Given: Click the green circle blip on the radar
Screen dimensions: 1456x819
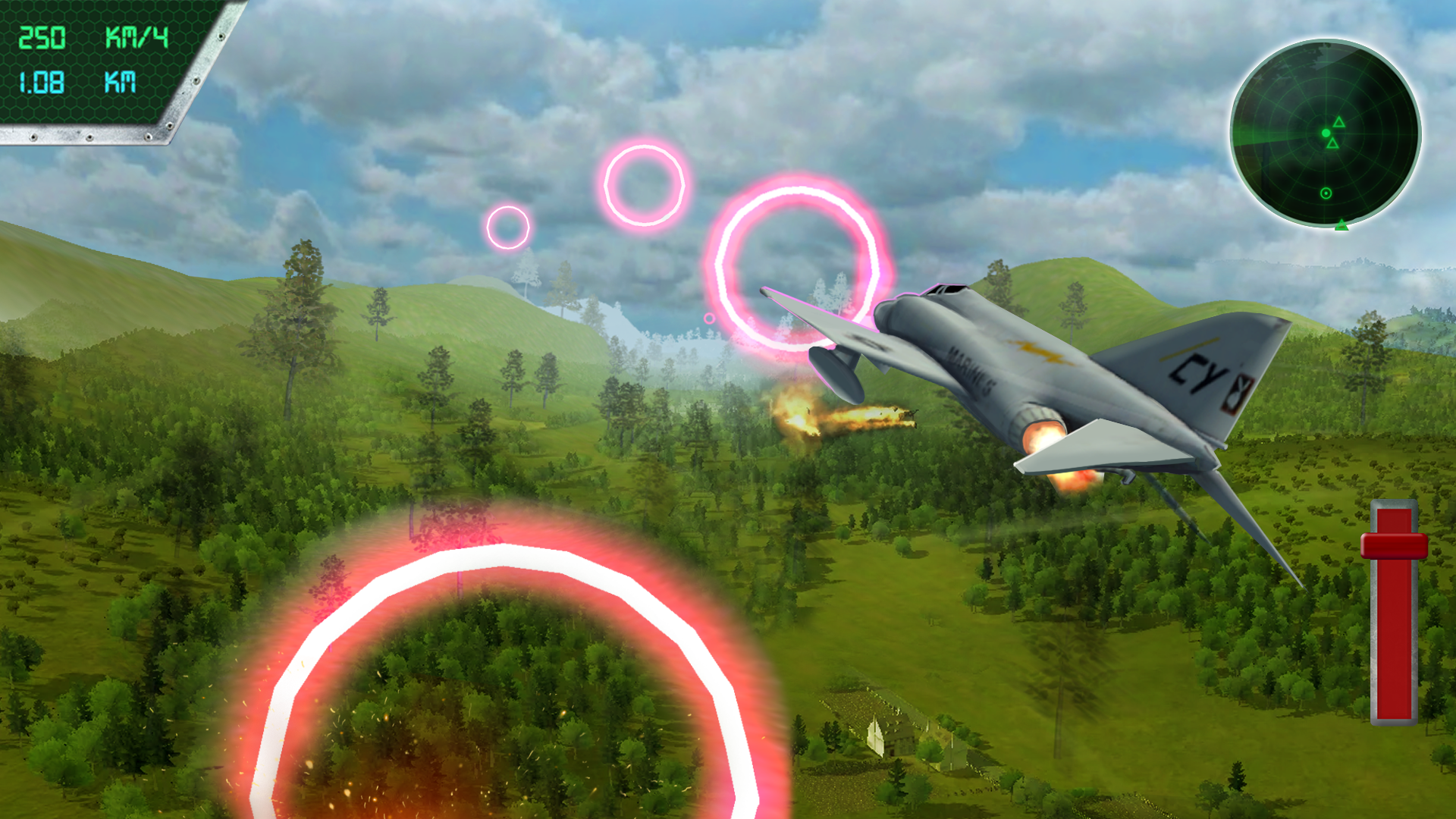Looking at the screenshot, I should click(x=1326, y=193).
